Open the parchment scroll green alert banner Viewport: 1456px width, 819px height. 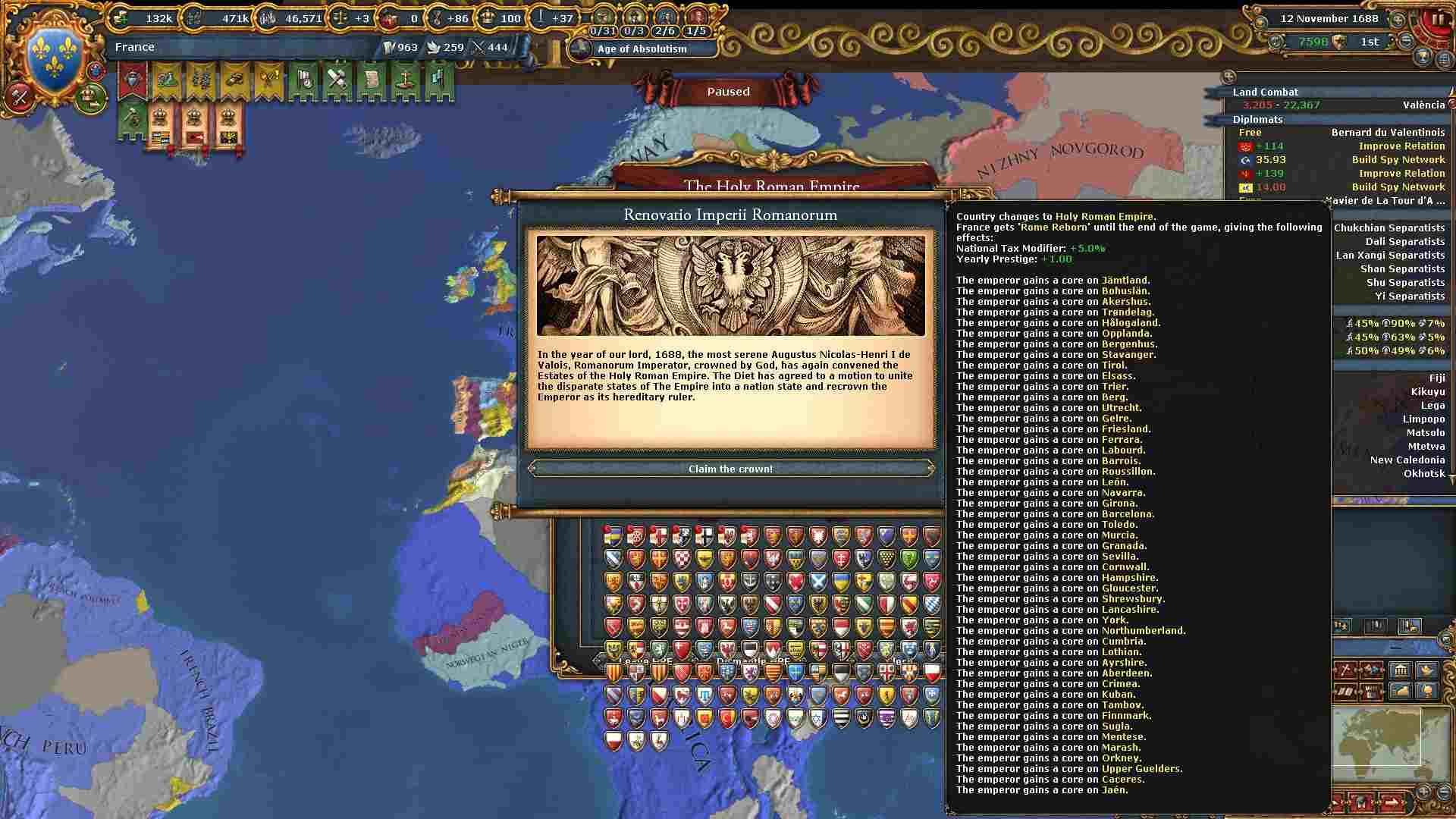pyautogui.click(x=372, y=80)
